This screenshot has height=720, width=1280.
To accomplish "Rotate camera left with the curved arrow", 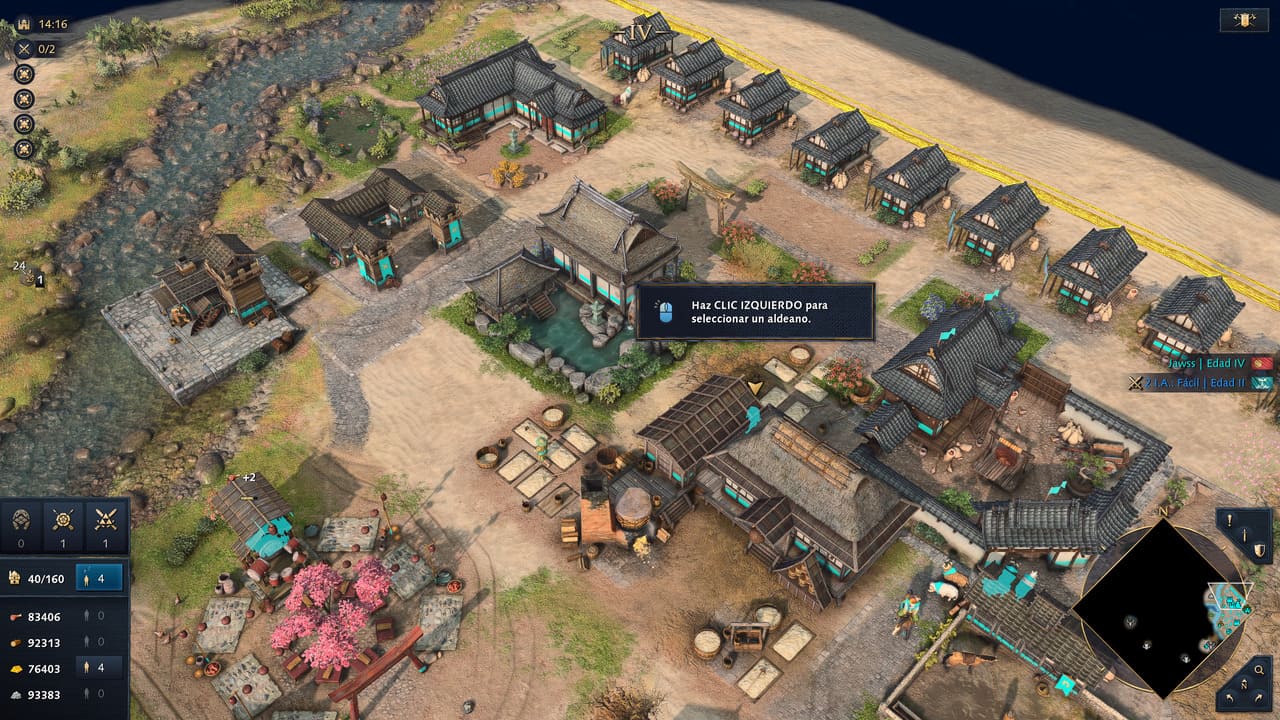I will pyautogui.click(x=1229, y=696).
